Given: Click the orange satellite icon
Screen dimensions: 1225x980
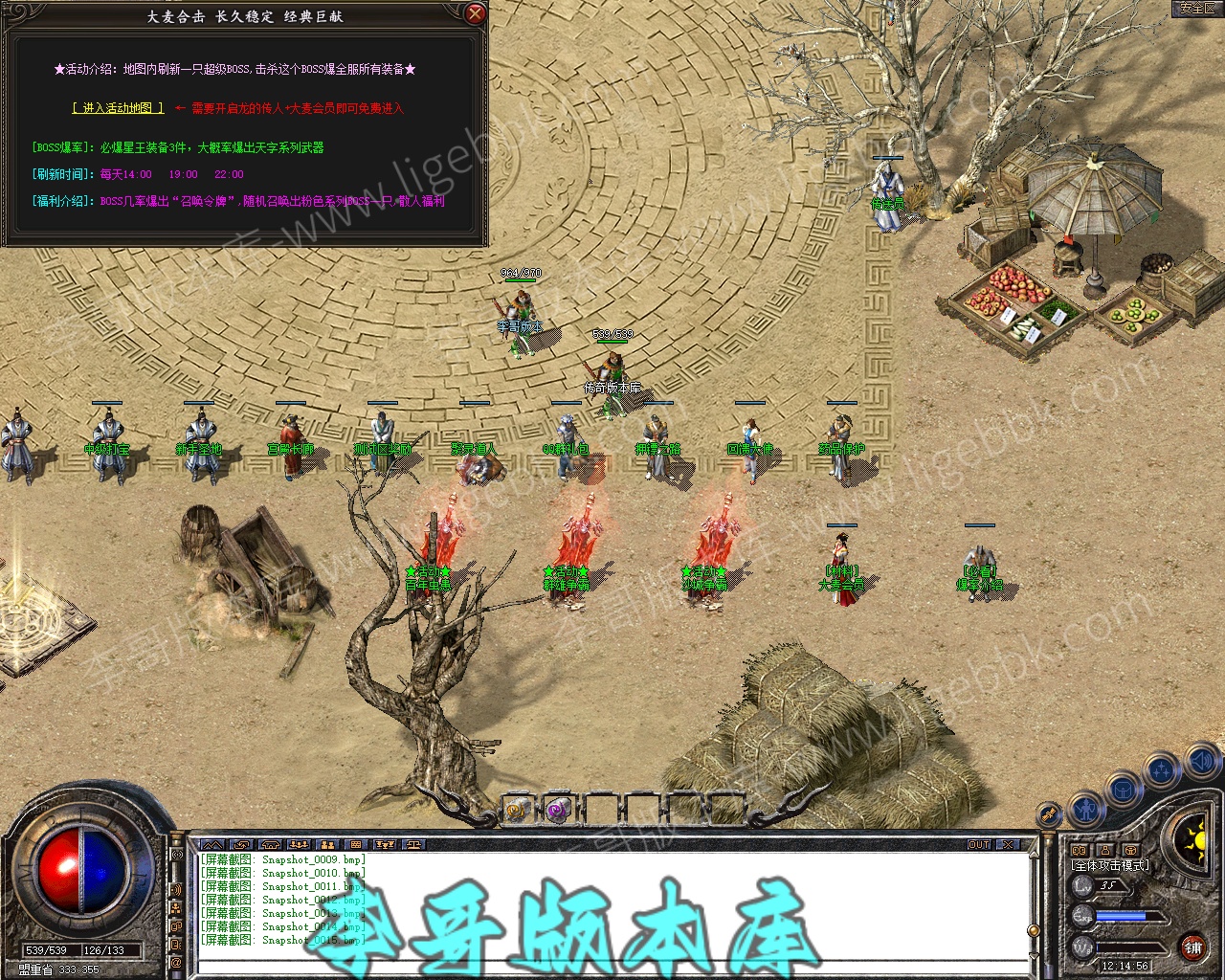Looking at the screenshot, I should pos(1050,814).
